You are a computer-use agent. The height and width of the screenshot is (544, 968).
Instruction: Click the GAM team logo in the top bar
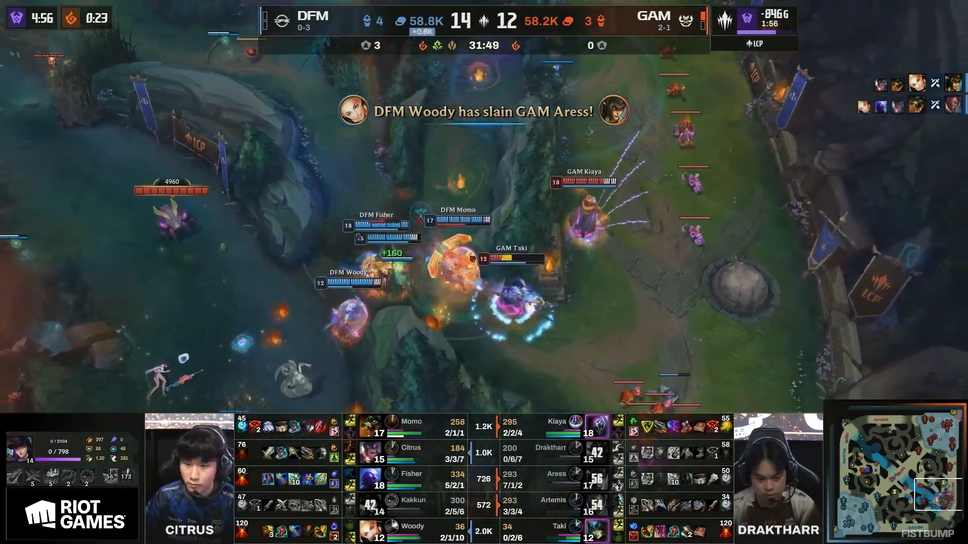pyautogui.click(x=685, y=19)
